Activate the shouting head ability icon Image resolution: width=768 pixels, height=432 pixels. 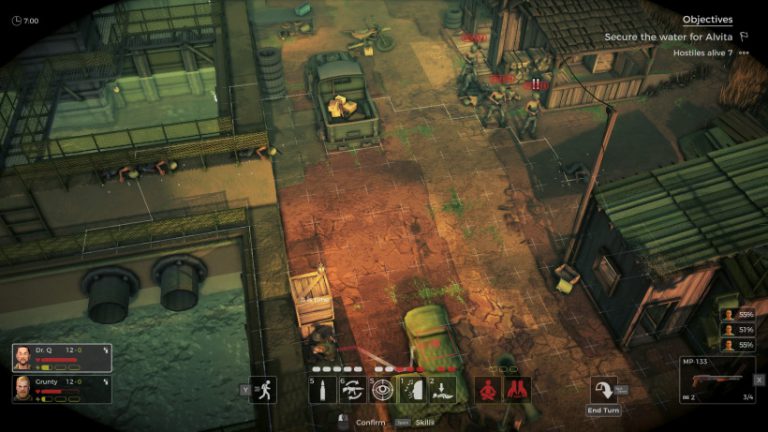pos(412,389)
